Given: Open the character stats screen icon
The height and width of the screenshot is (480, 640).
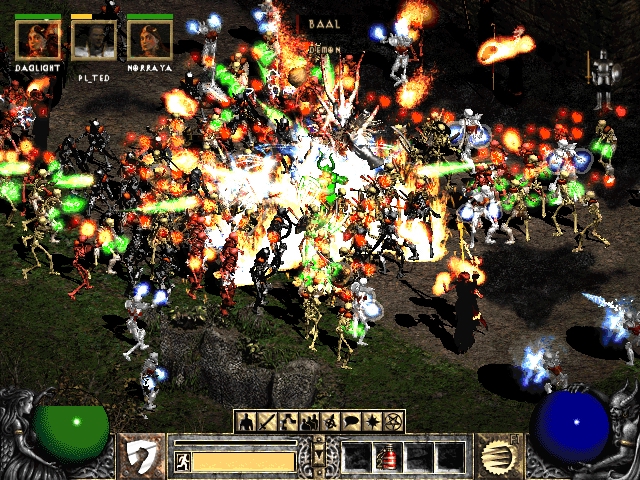Looking at the screenshot, I should [x=247, y=421].
